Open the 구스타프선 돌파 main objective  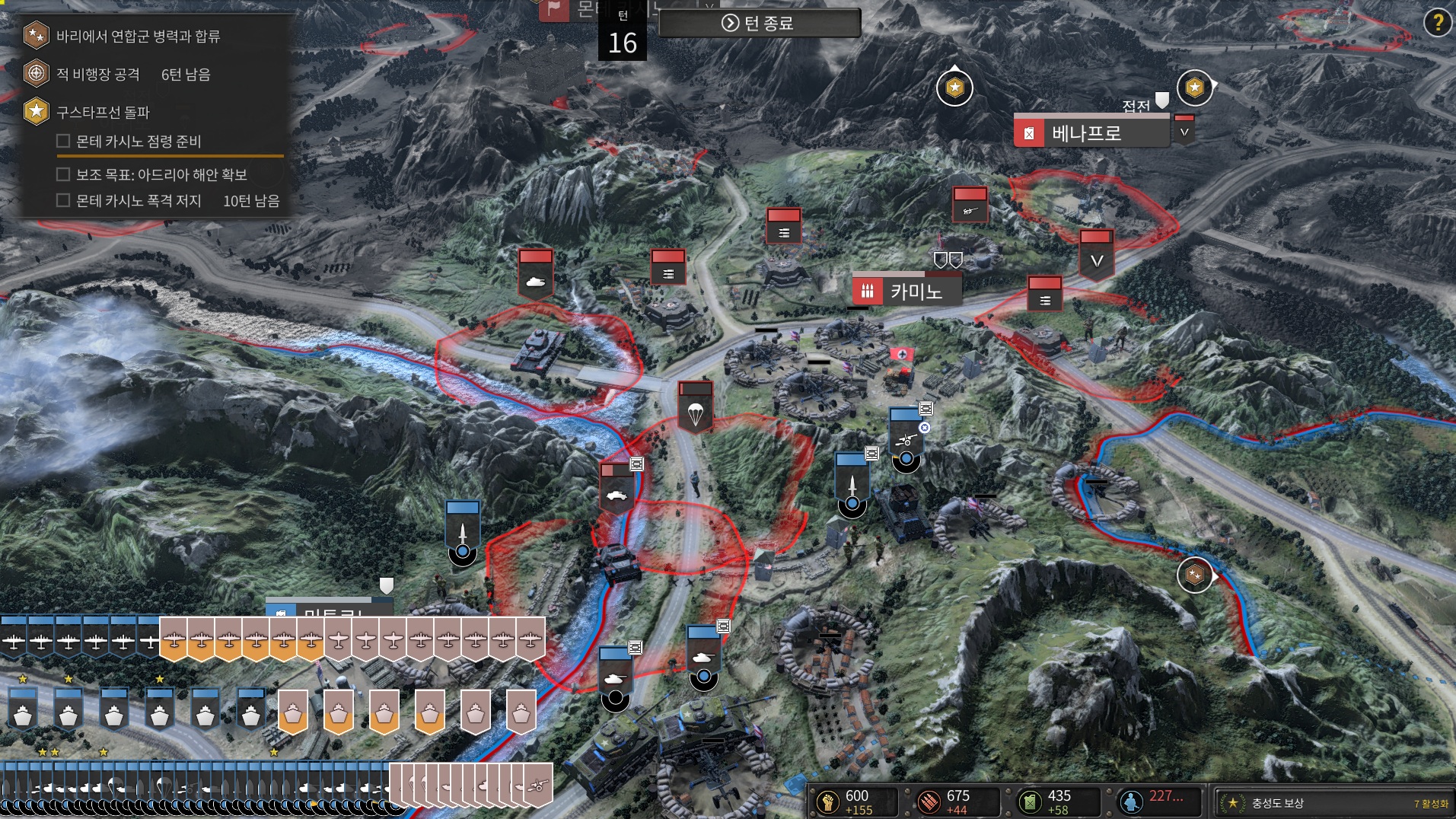click(103, 112)
